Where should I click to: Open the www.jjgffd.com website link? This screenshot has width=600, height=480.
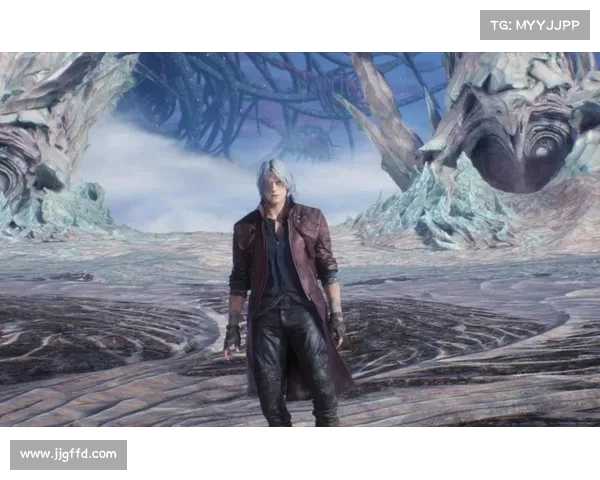tap(68, 455)
